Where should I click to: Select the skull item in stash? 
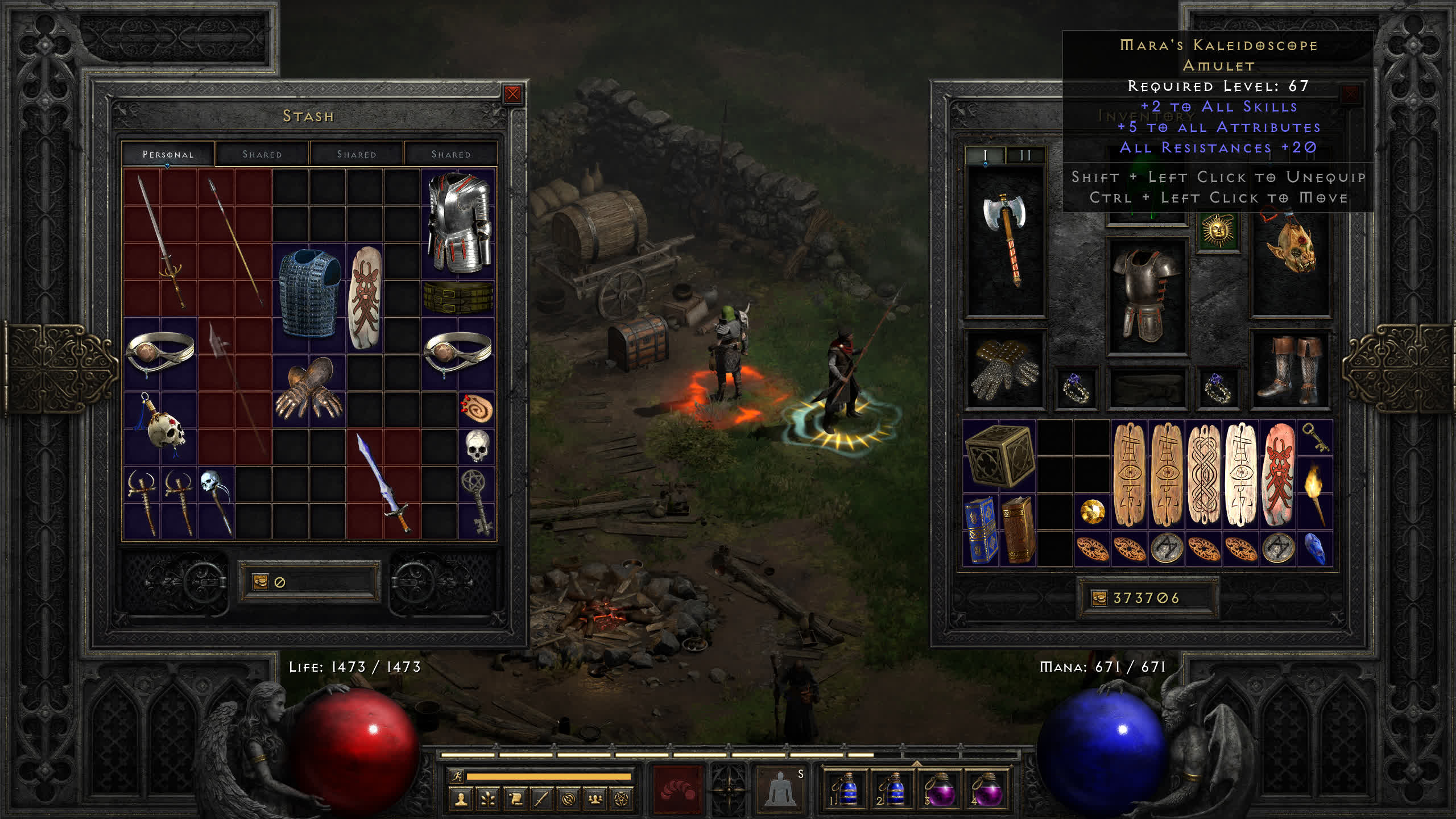477,445
